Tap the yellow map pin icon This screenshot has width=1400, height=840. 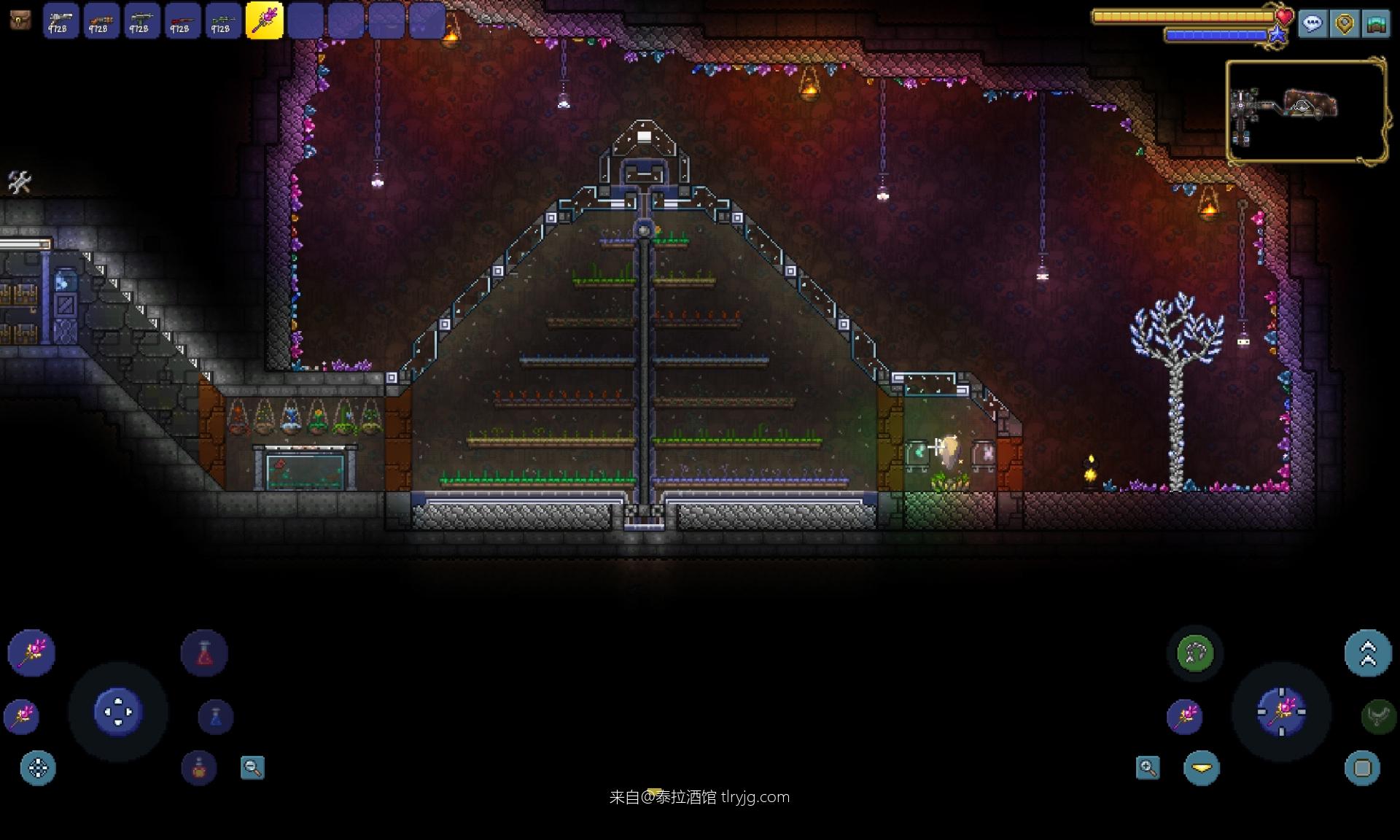click(1344, 24)
